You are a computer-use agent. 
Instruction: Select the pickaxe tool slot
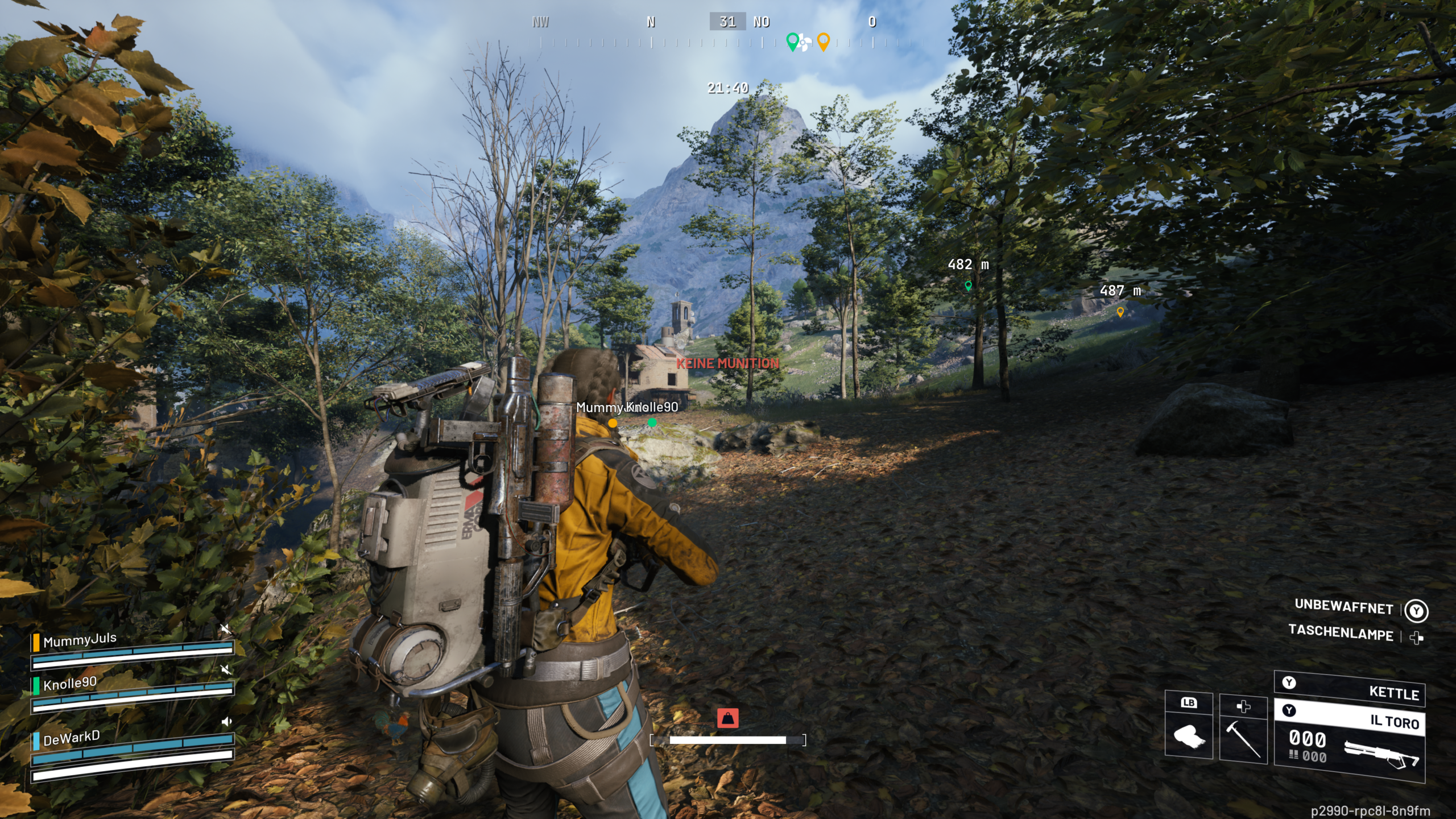coord(1243,735)
